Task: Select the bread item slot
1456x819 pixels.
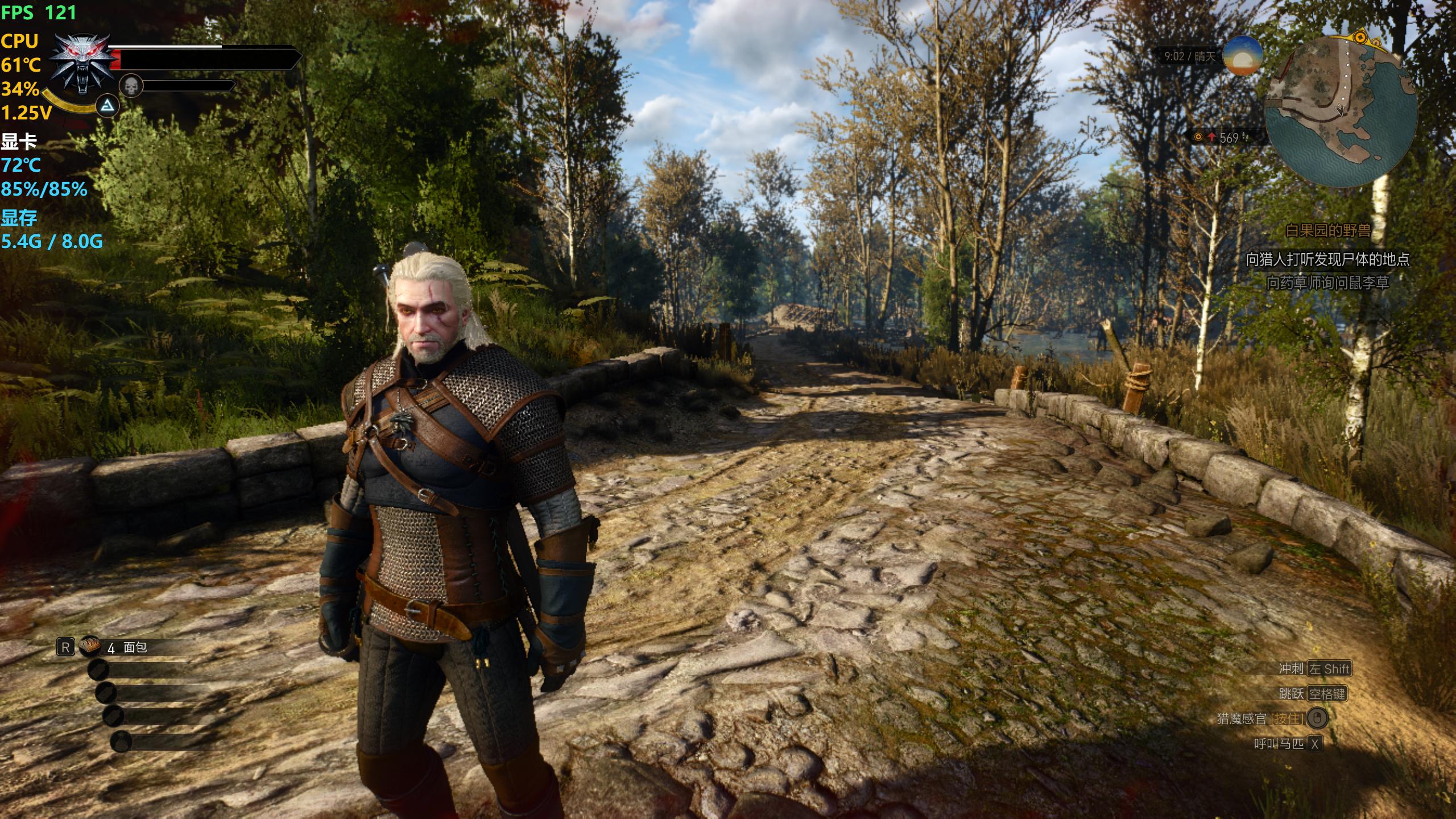Action: [90, 646]
